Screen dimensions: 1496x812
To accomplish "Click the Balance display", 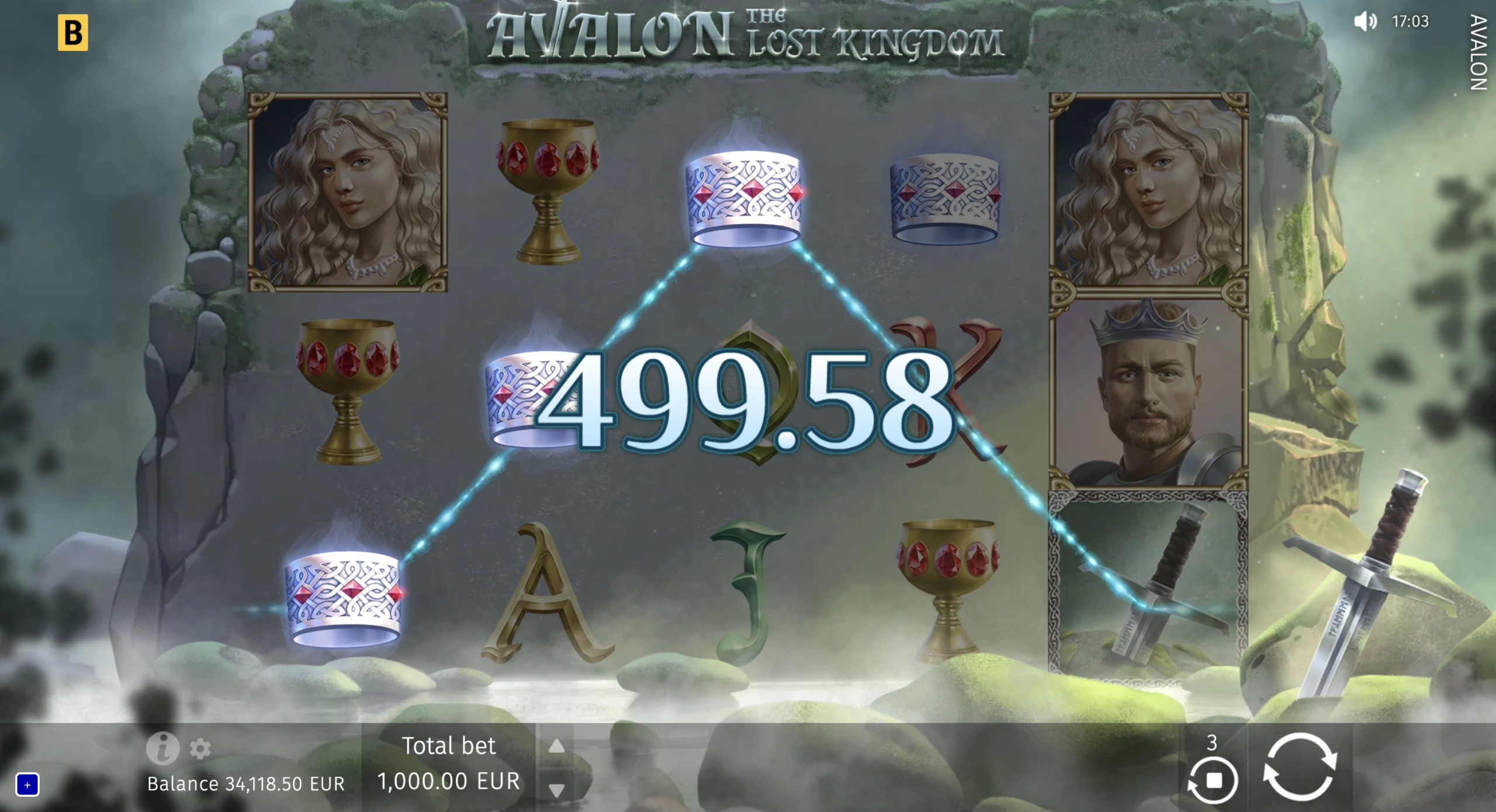I will point(244,785).
